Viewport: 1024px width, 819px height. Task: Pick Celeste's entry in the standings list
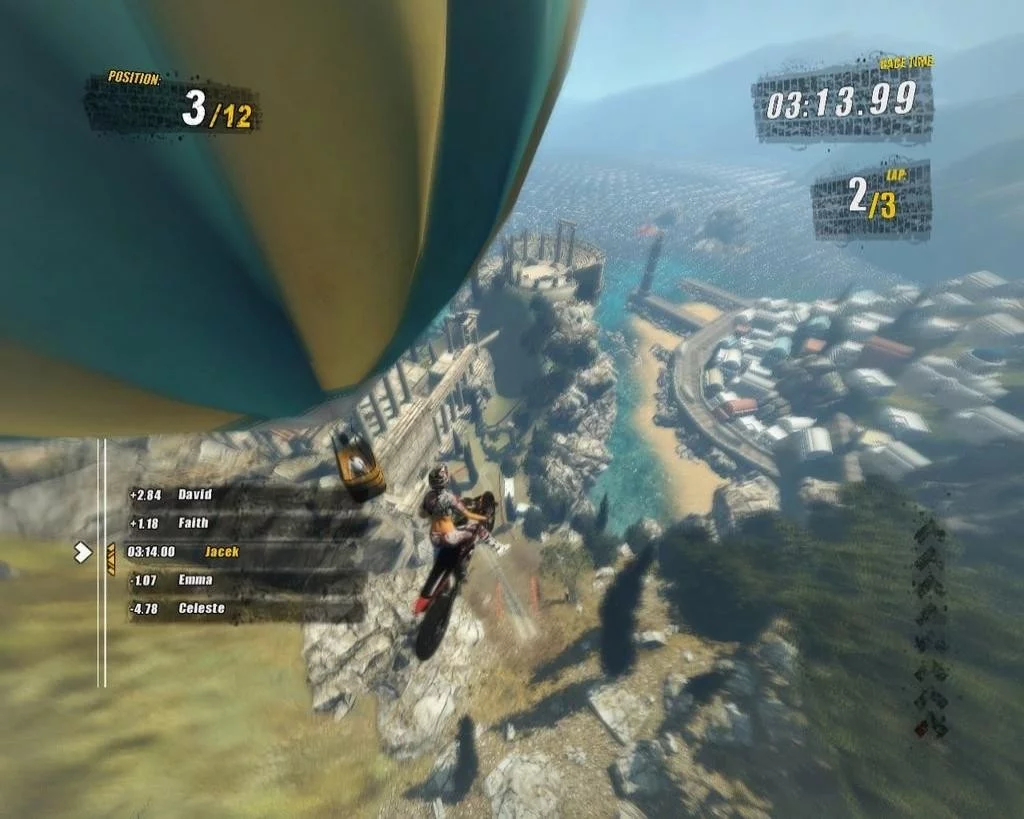[x=240, y=609]
